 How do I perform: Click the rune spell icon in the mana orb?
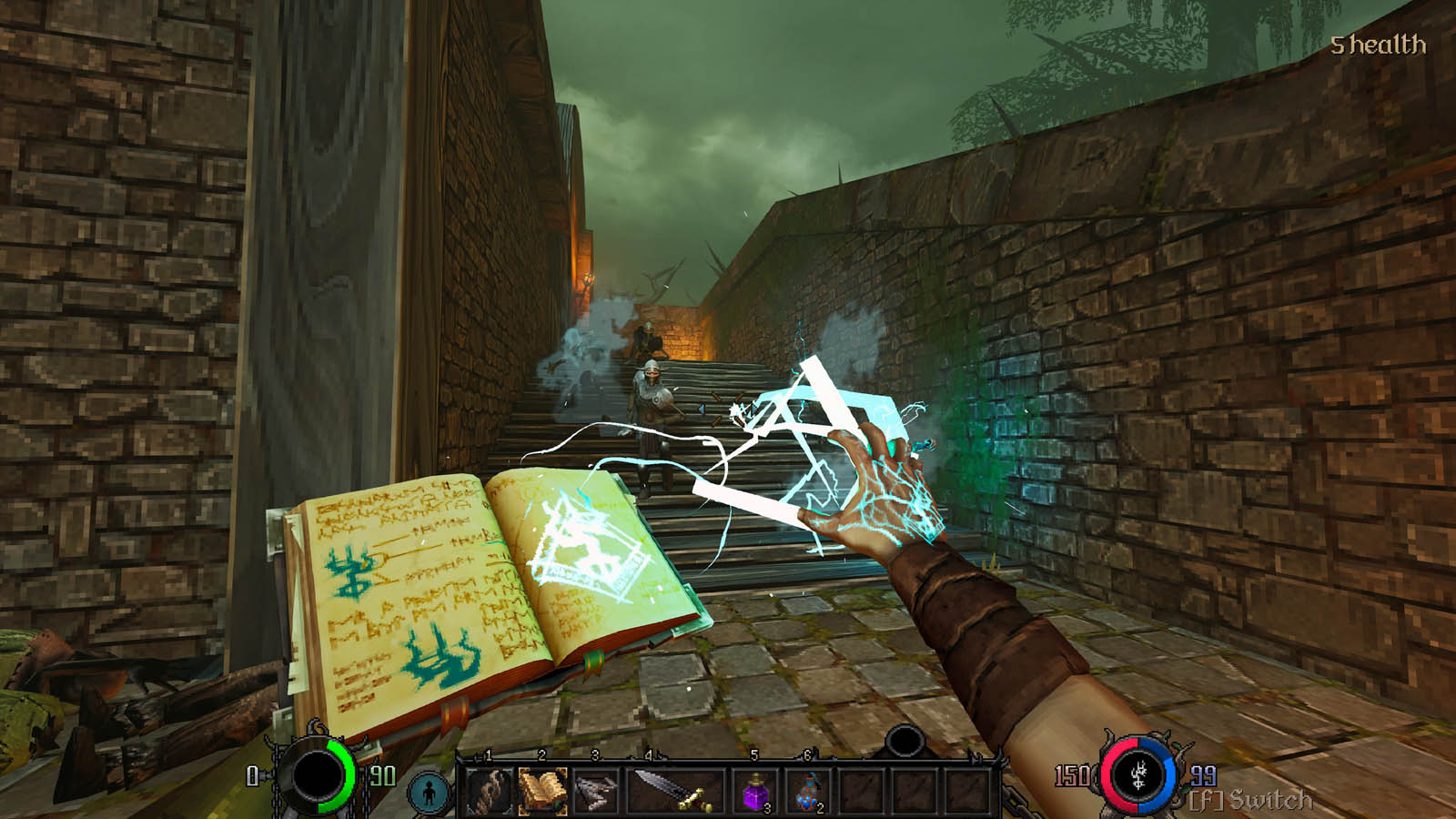(1137, 776)
